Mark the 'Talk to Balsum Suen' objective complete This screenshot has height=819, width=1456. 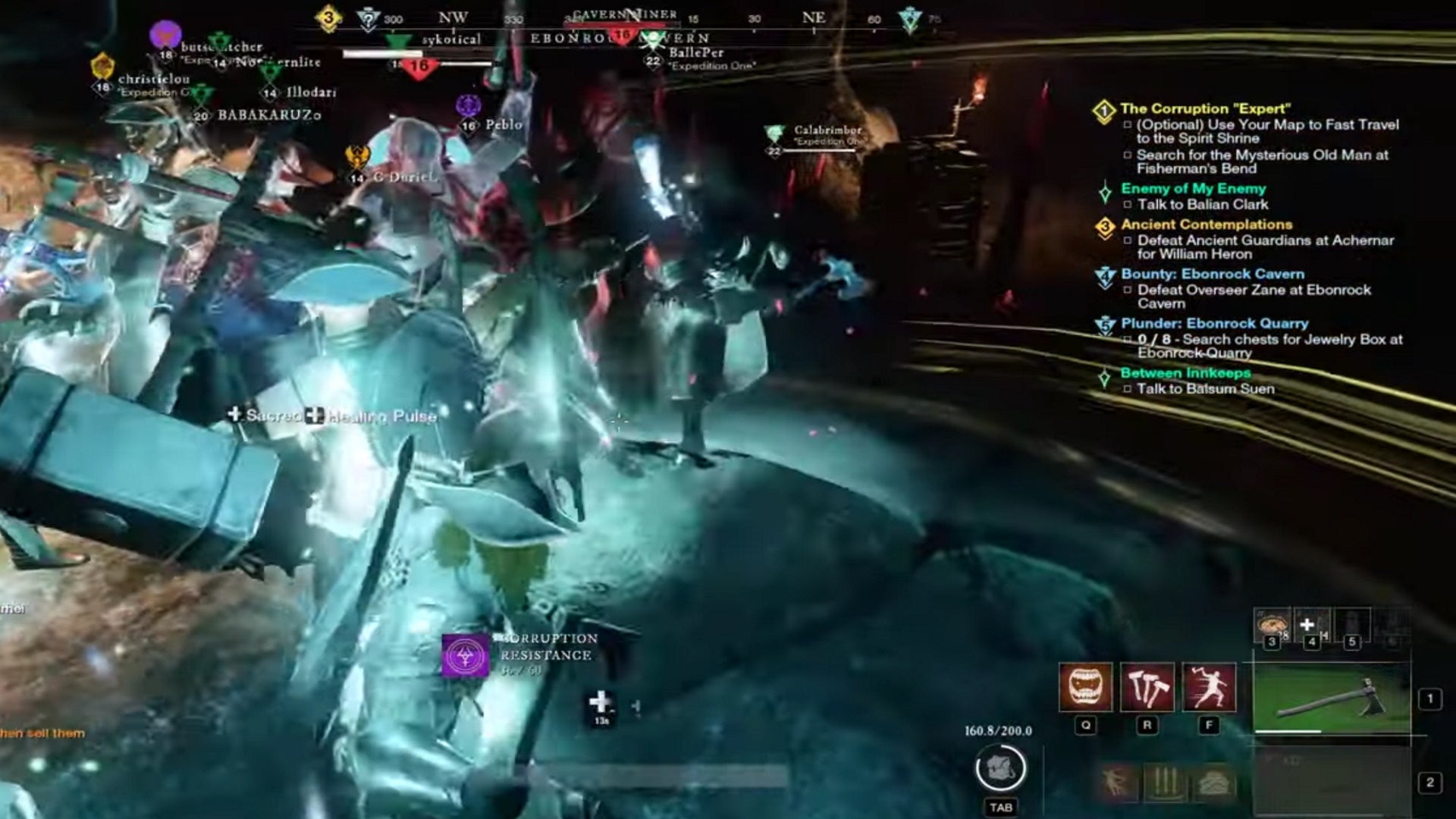click(x=1126, y=389)
